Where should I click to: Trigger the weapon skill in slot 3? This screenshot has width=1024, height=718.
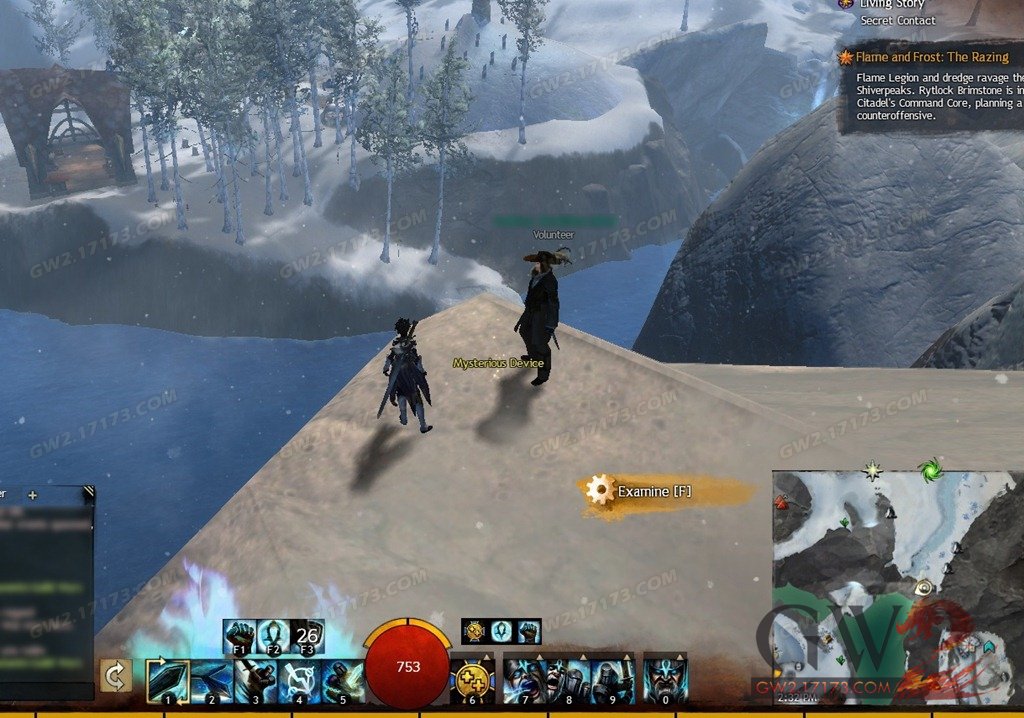point(255,679)
